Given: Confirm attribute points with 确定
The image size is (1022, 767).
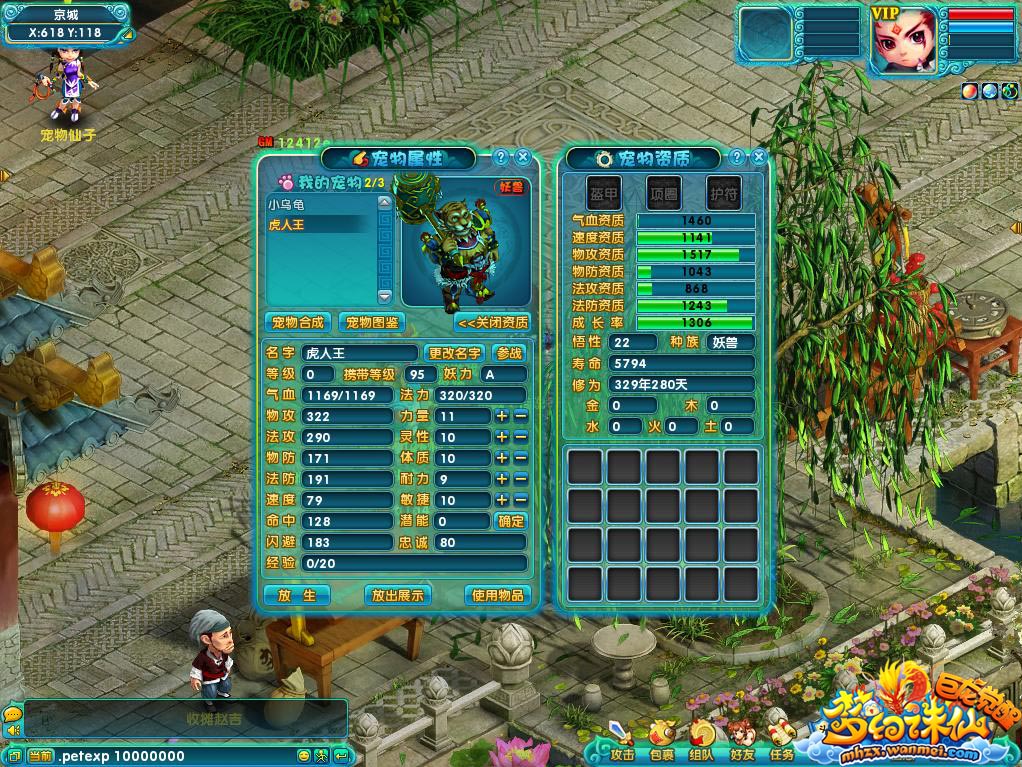Looking at the screenshot, I should pyautogui.click(x=510, y=521).
